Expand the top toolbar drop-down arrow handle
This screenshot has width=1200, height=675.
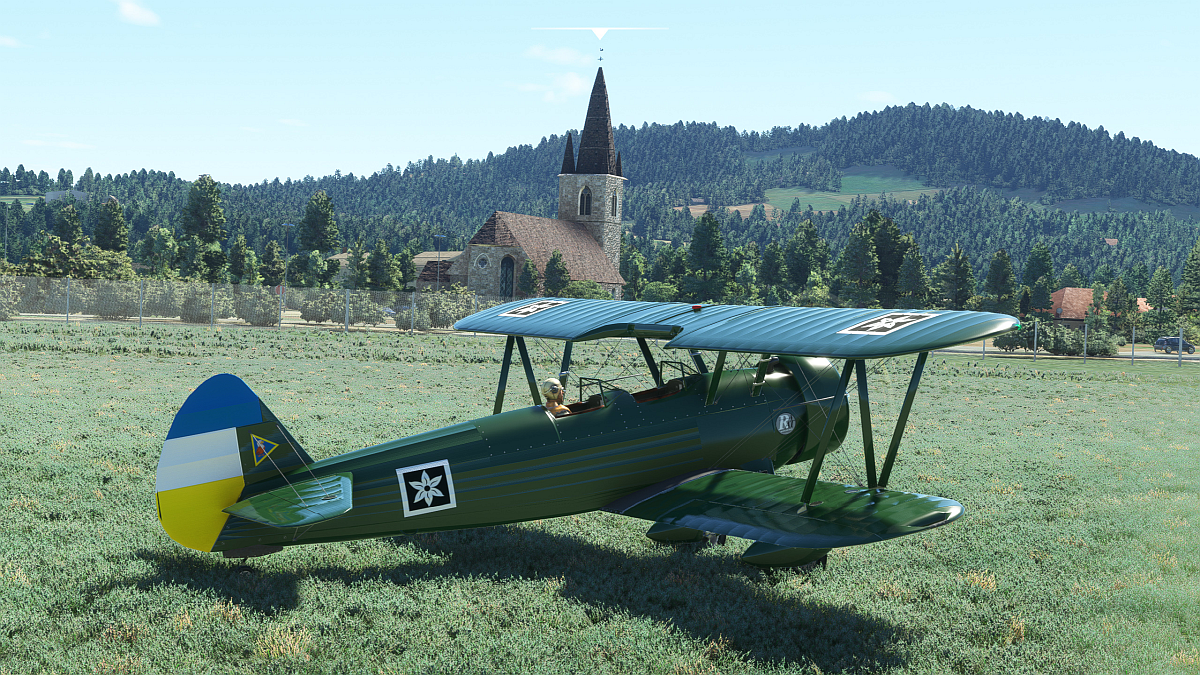[x=599, y=33]
